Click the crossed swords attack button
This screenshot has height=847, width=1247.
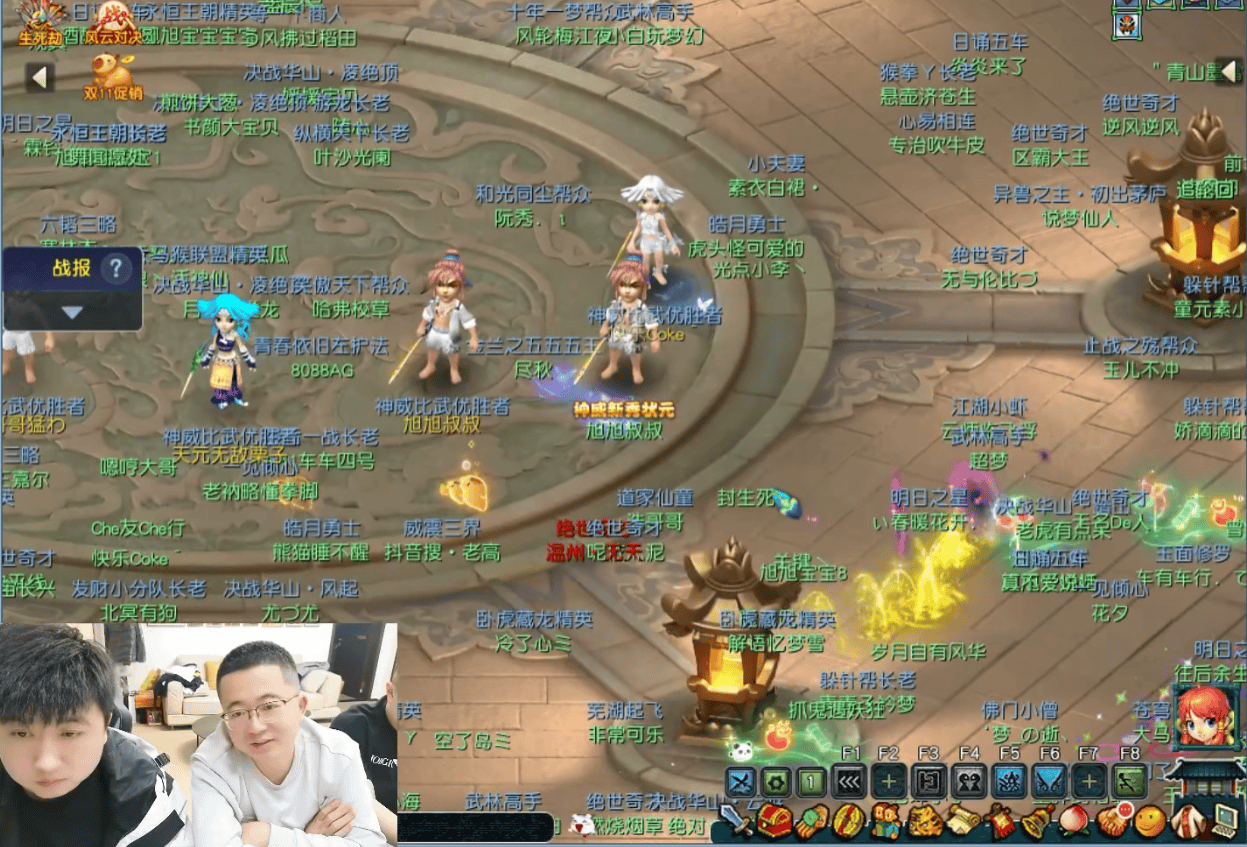[740, 780]
